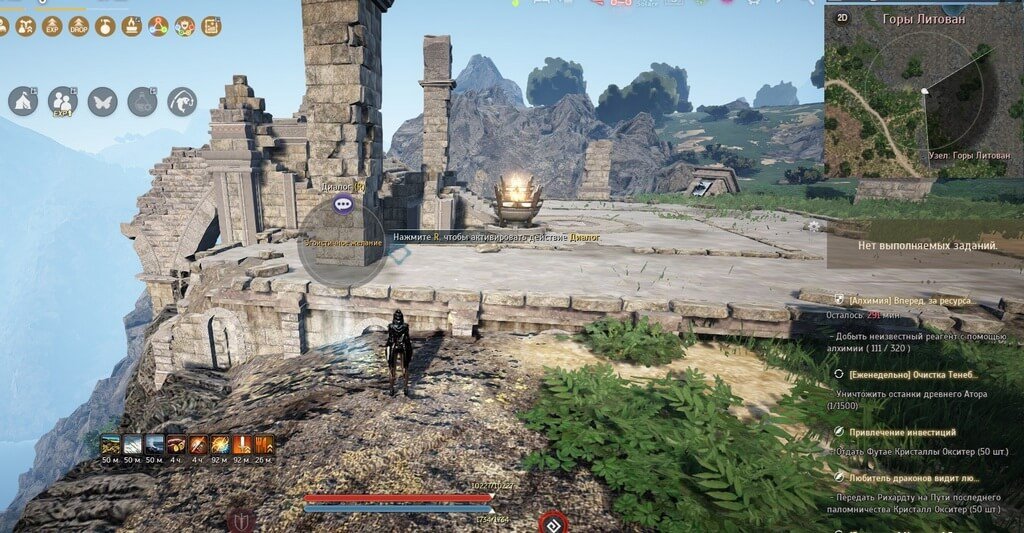Toggle the minimap 2D view button
1024x533 pixels.
tap(842, 18)
